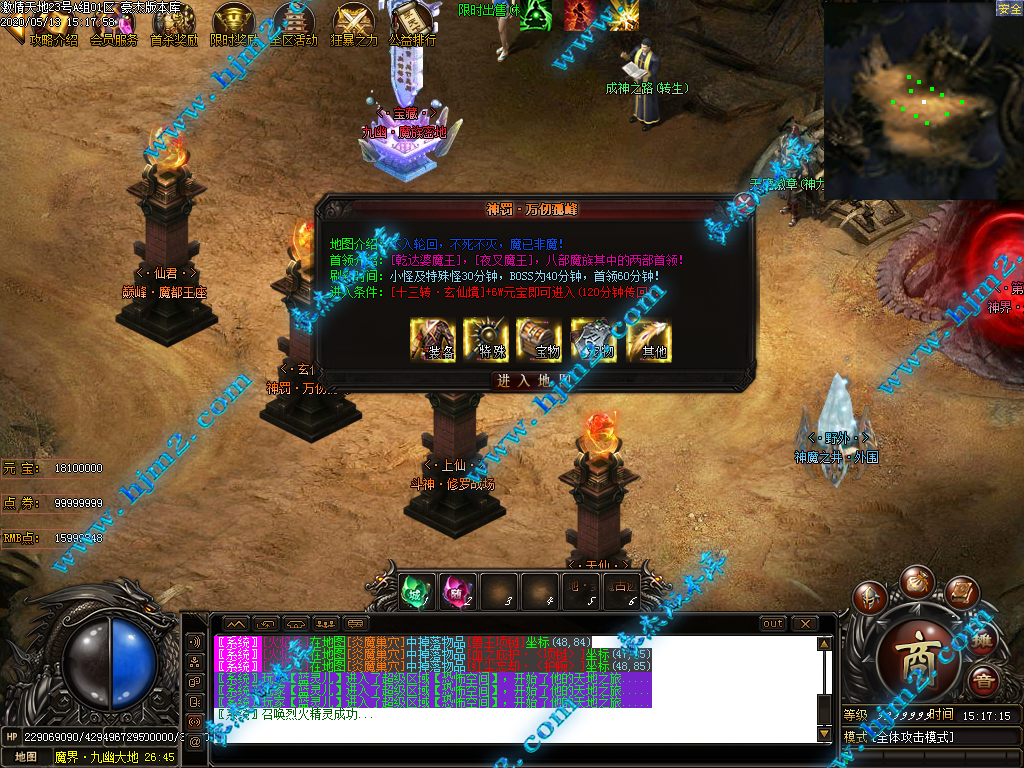
Task: Select the 特殊 special drop category
Action: pos(487,340)
